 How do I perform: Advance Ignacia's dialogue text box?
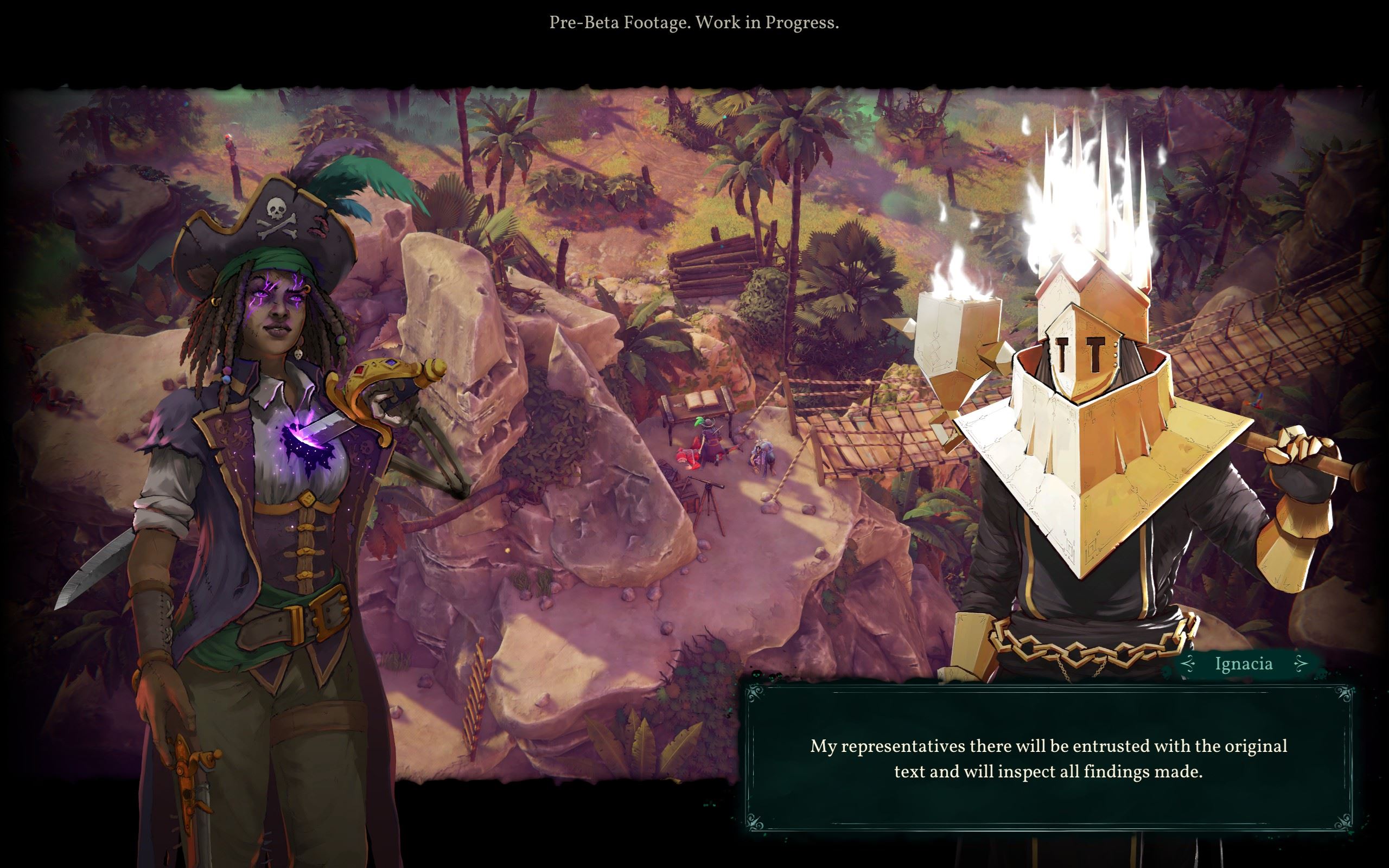pos(1048,758)
